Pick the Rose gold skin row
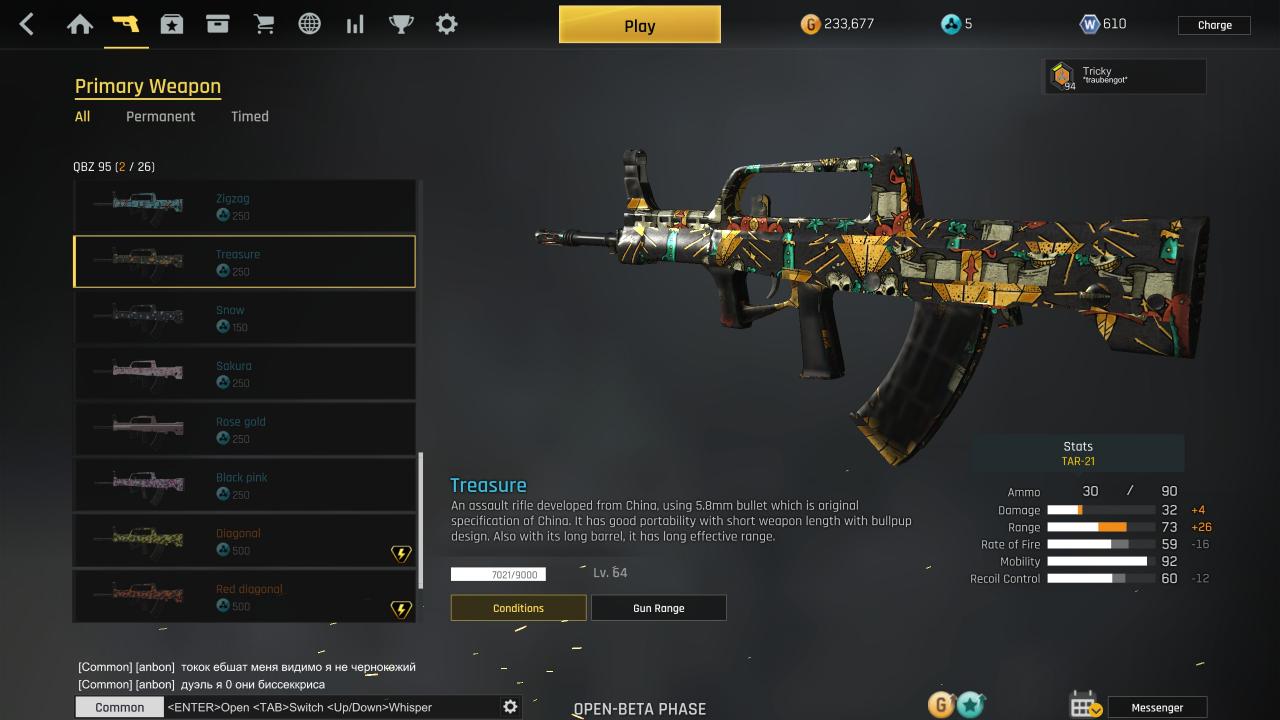The image size is (1280, 720). click(244, 429)
